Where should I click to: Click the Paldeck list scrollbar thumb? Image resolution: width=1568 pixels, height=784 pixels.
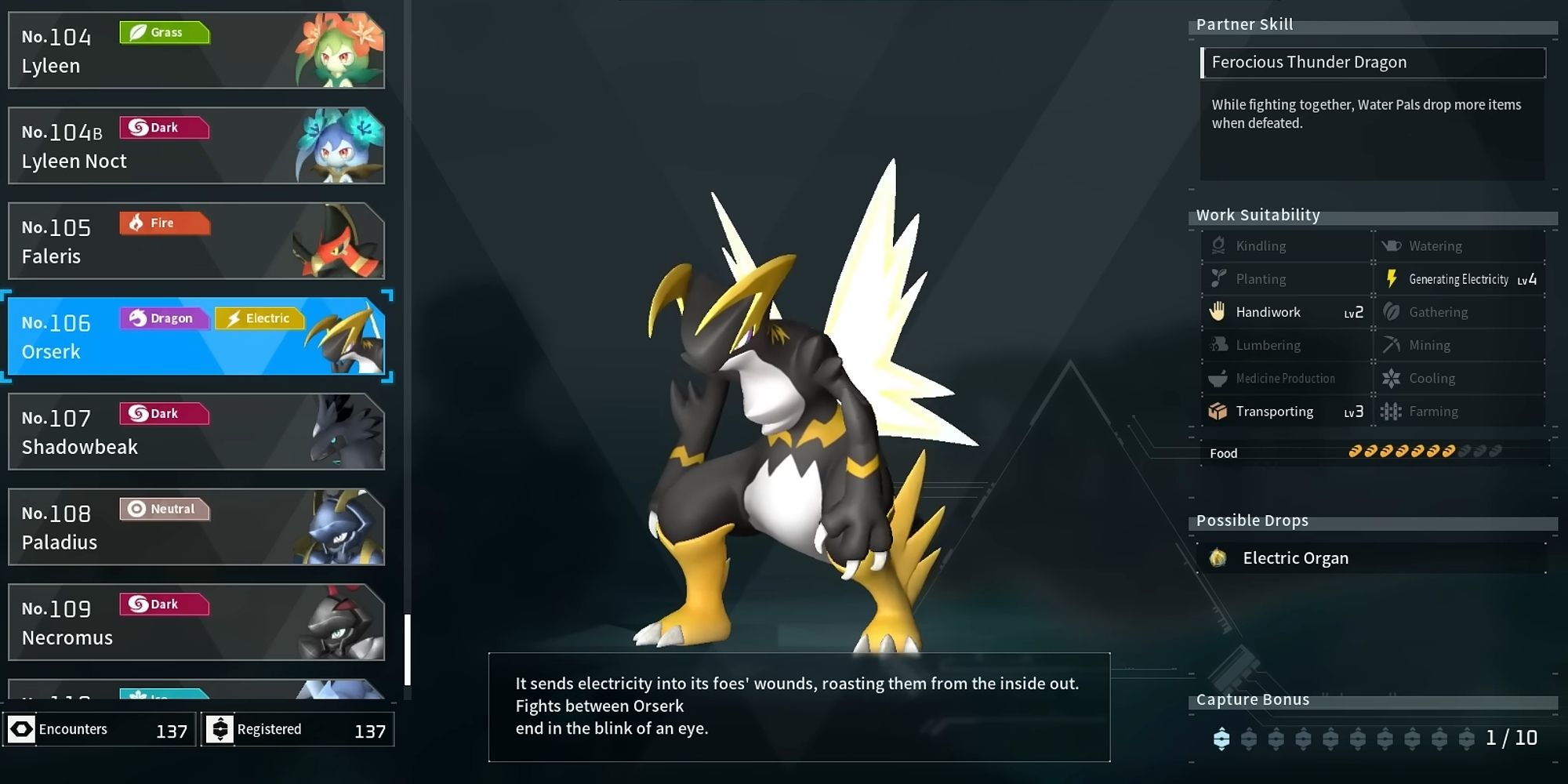408,649
